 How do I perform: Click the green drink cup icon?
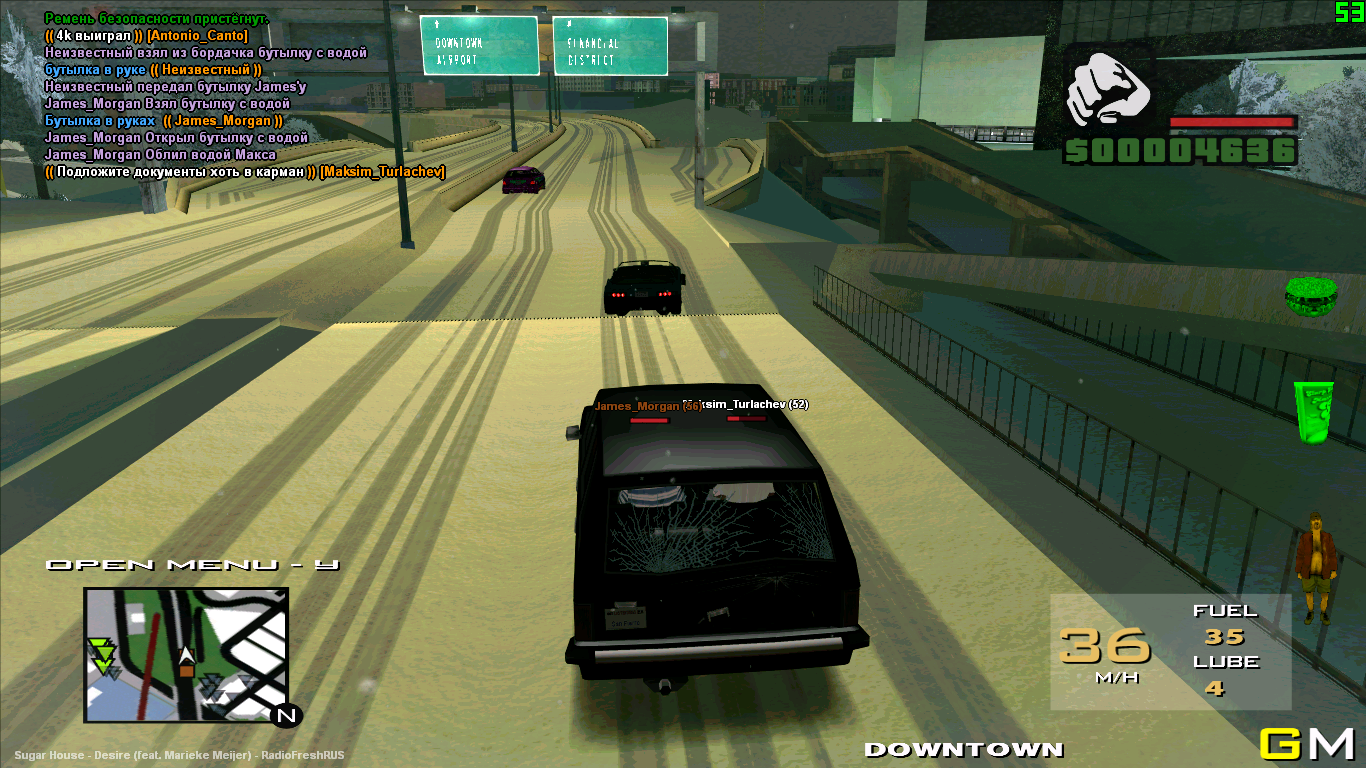[1314, 411]
